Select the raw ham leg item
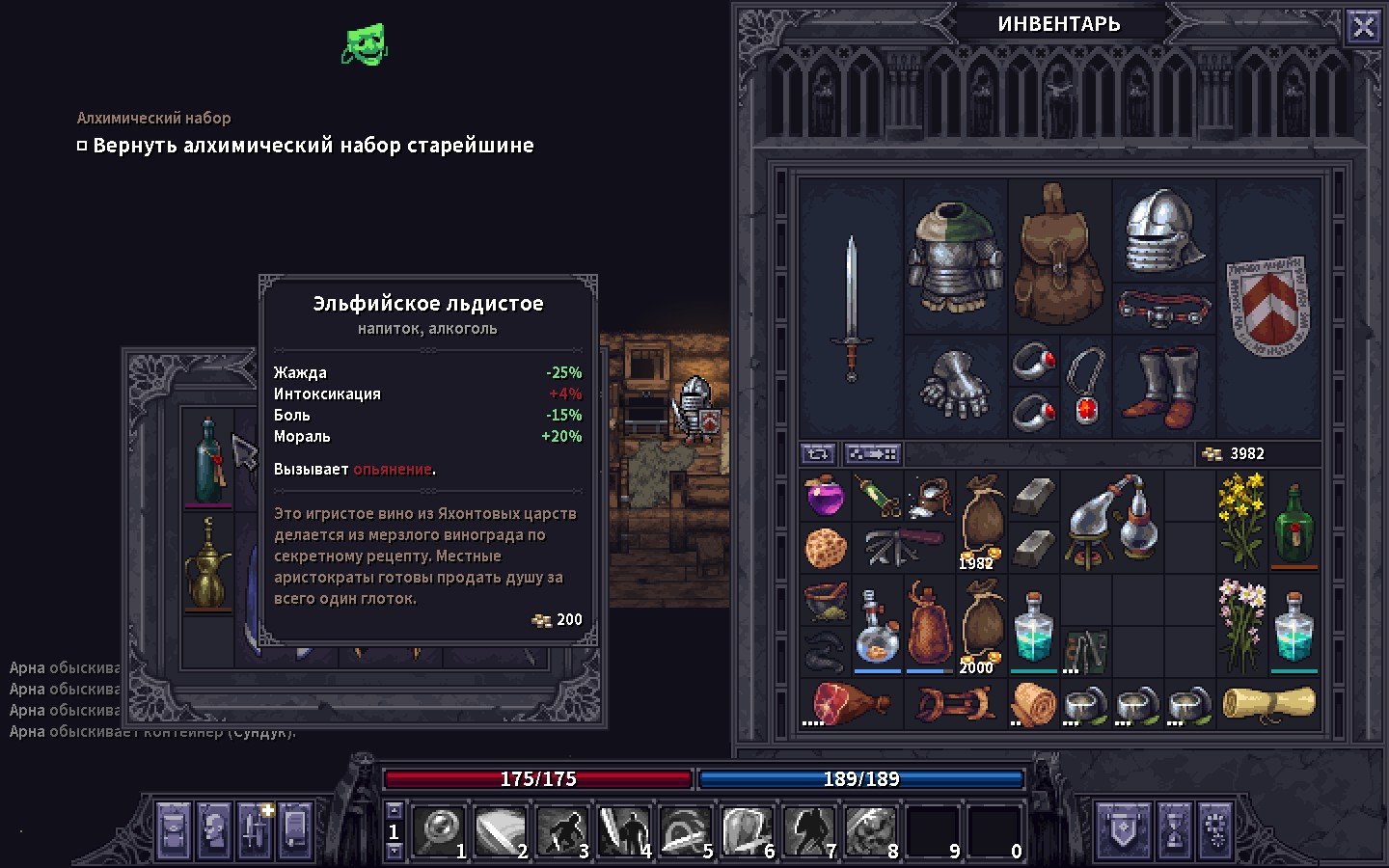 (849, 702)
